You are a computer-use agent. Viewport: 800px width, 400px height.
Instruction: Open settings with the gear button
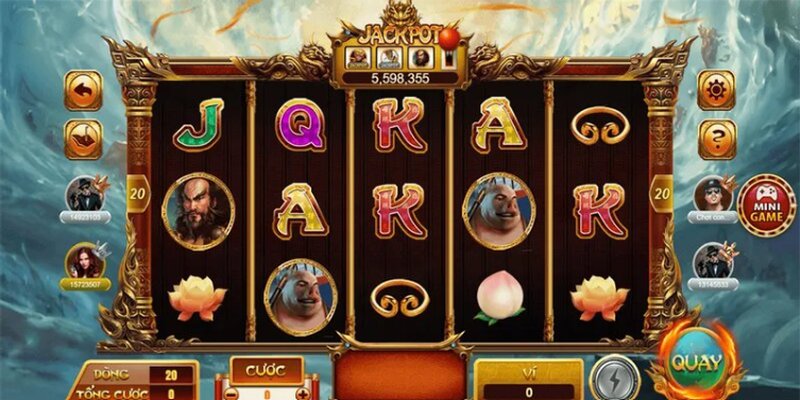pyautogui.click(x=716, y=90)
